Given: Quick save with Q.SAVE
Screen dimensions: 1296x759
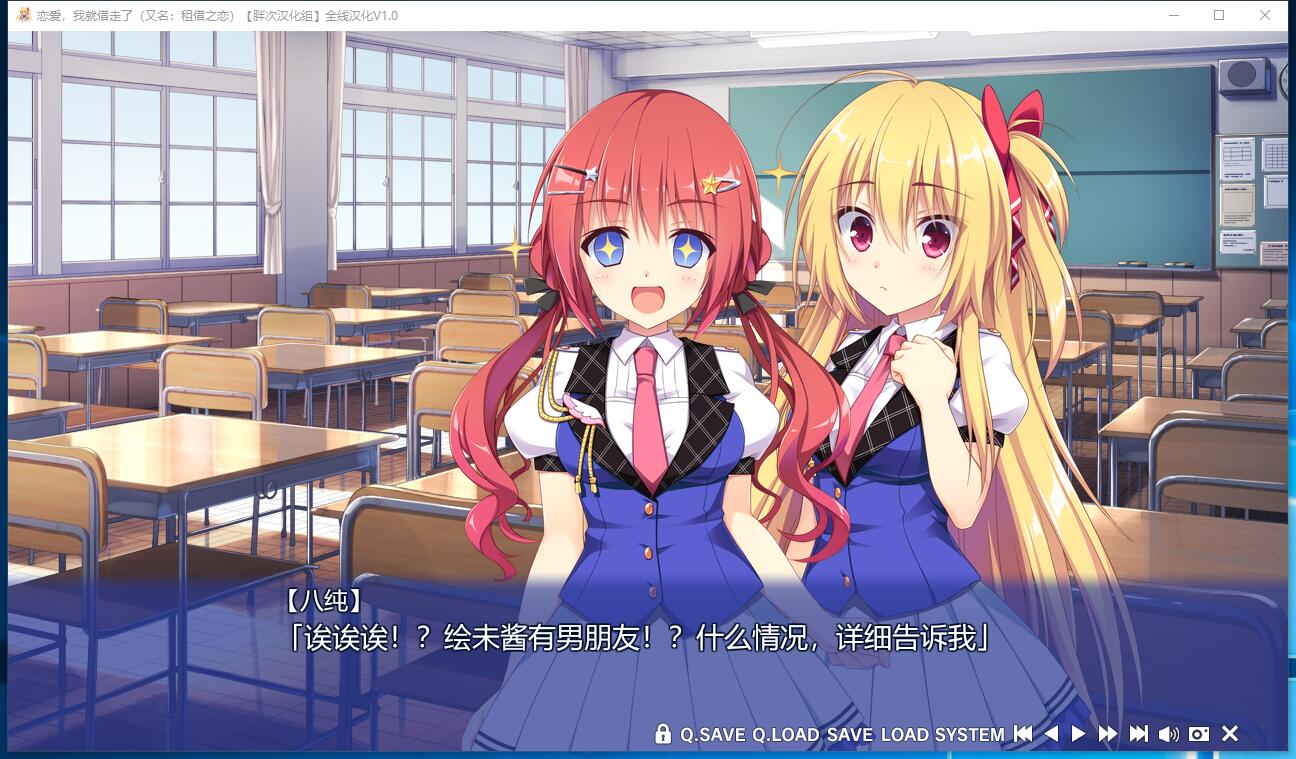Looking at the screenshot, I should 713,735.
